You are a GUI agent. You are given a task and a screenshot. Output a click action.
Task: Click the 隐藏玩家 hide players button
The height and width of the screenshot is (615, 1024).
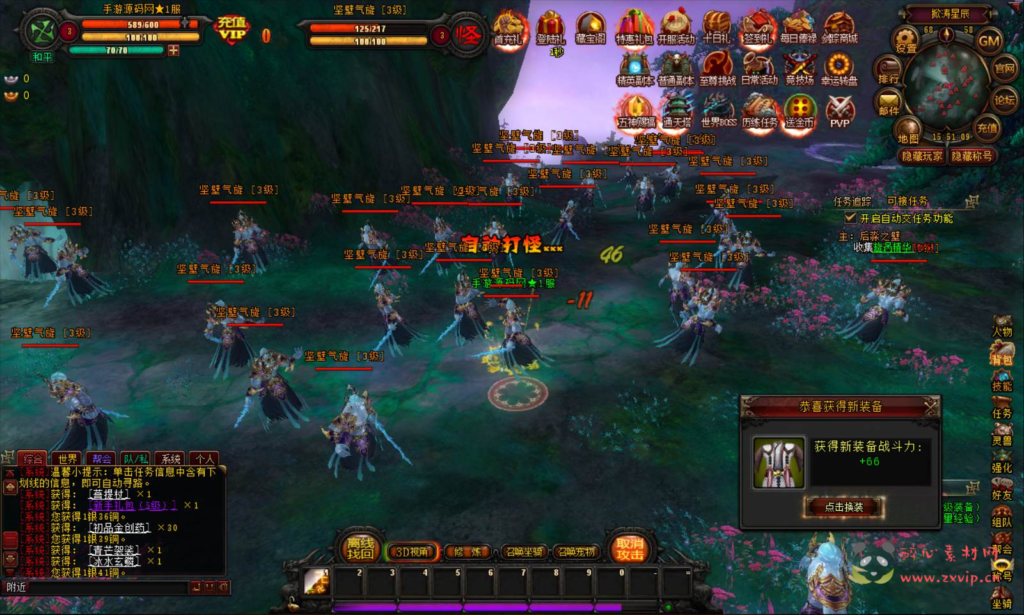922,156
